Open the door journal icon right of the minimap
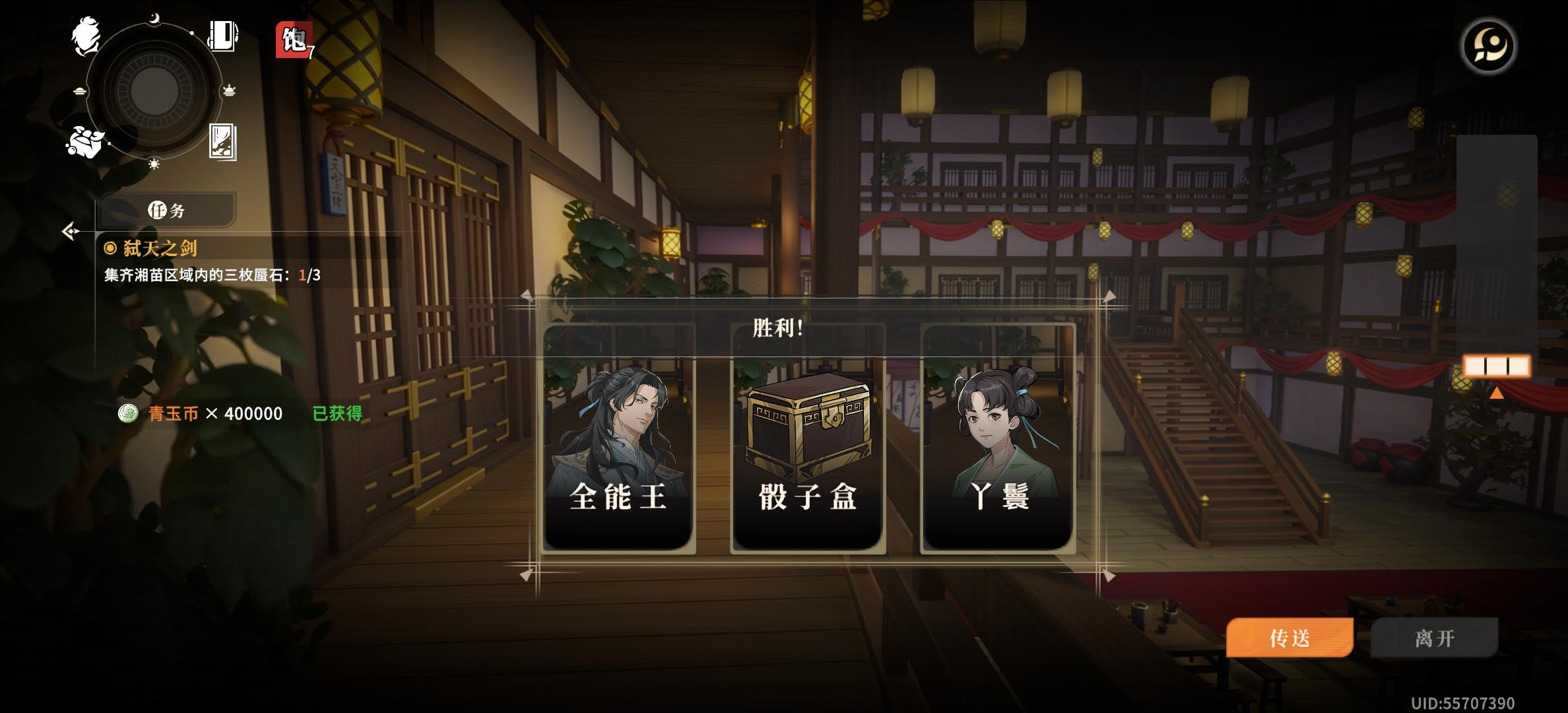 click(x=223, y=38)
